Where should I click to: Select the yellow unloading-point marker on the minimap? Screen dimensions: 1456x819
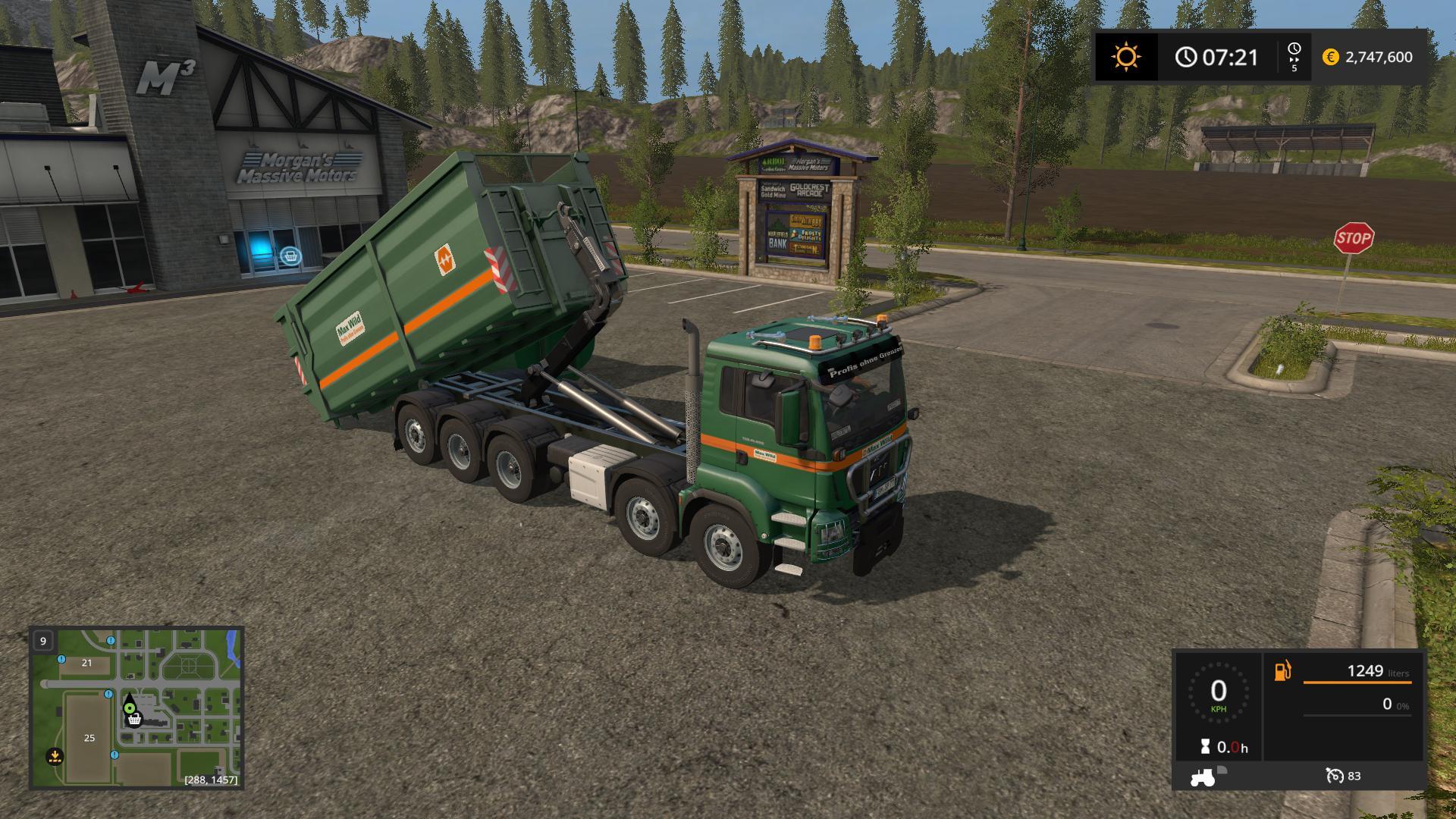coord(55,755)
